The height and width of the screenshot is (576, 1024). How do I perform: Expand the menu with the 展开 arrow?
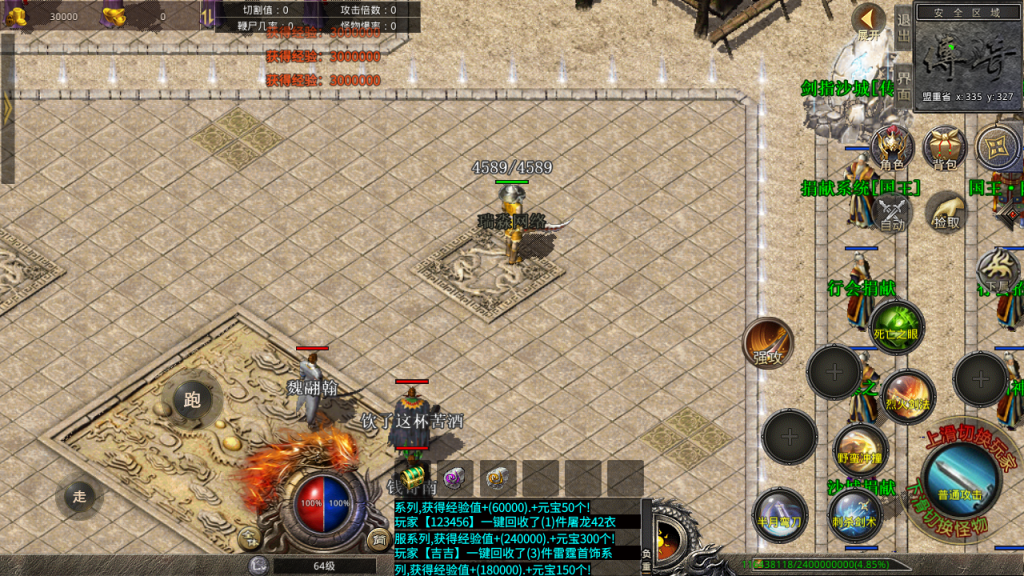click(868, 21)
